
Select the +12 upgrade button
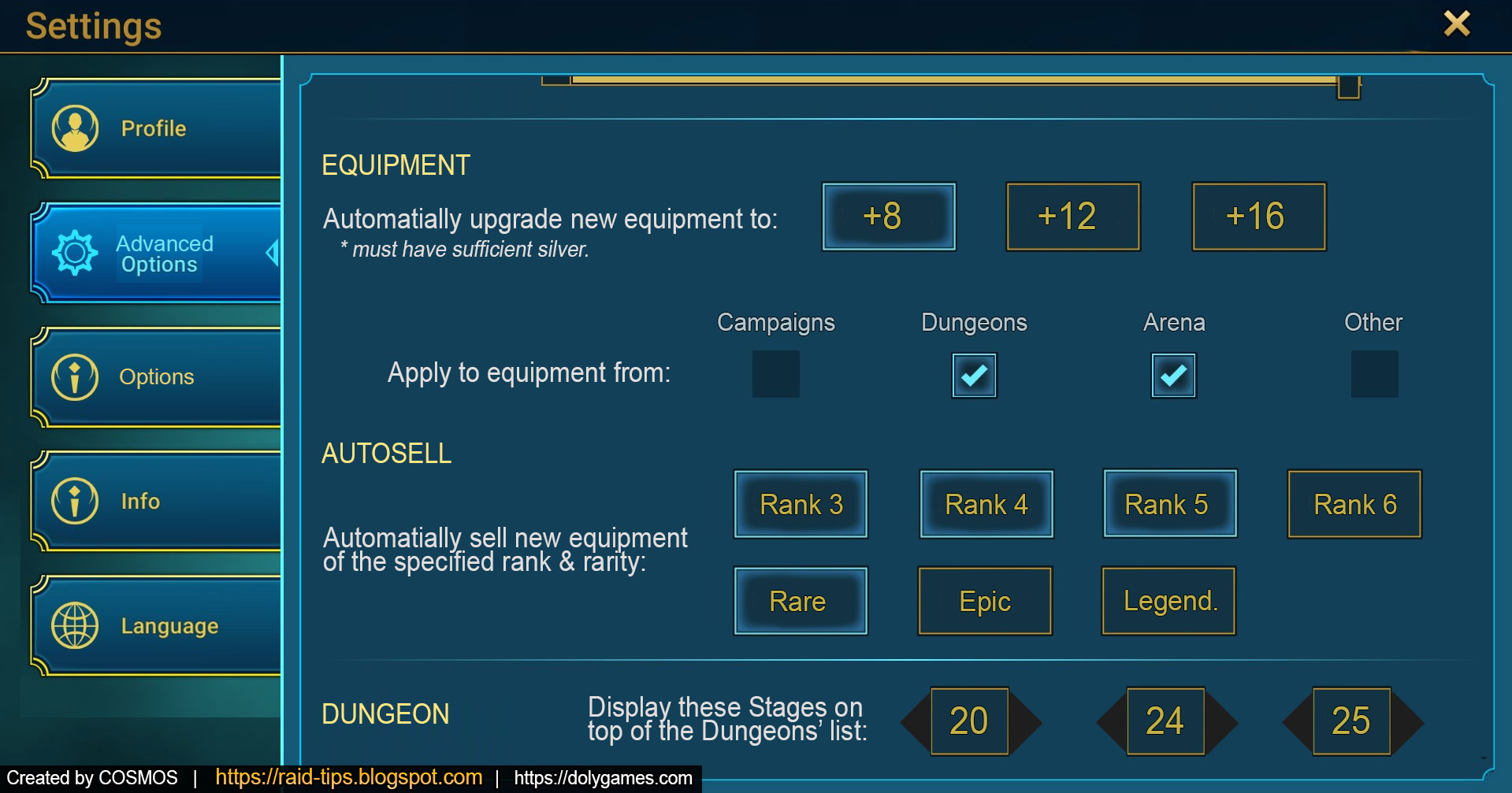click(1072, 217)
